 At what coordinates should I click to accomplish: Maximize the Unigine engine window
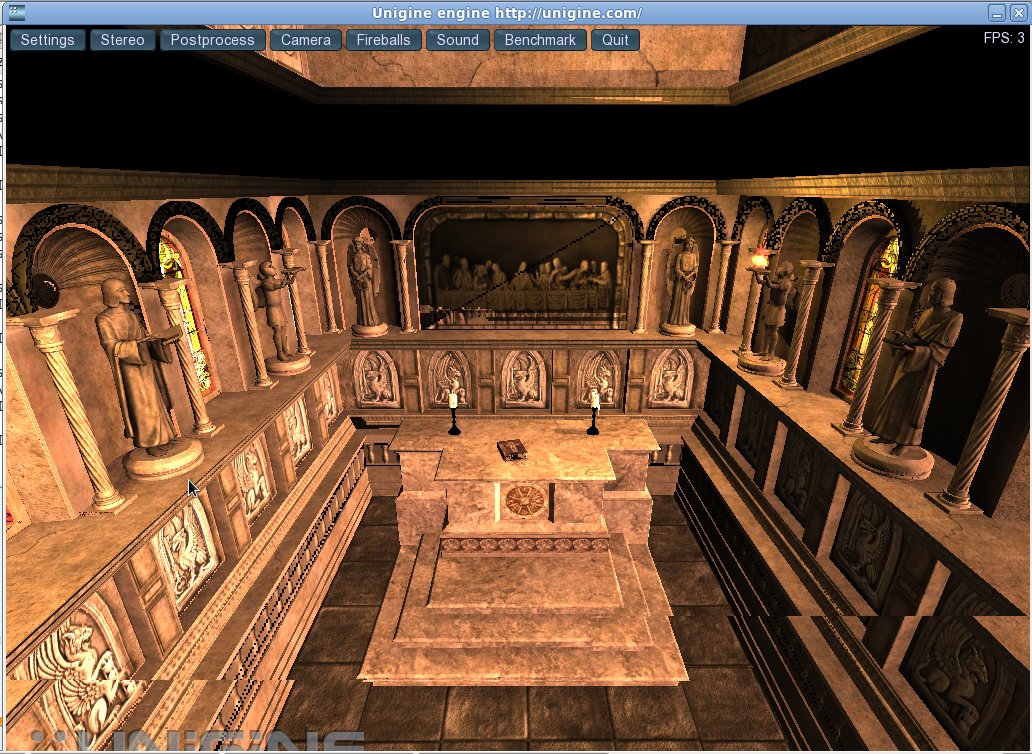997,13
